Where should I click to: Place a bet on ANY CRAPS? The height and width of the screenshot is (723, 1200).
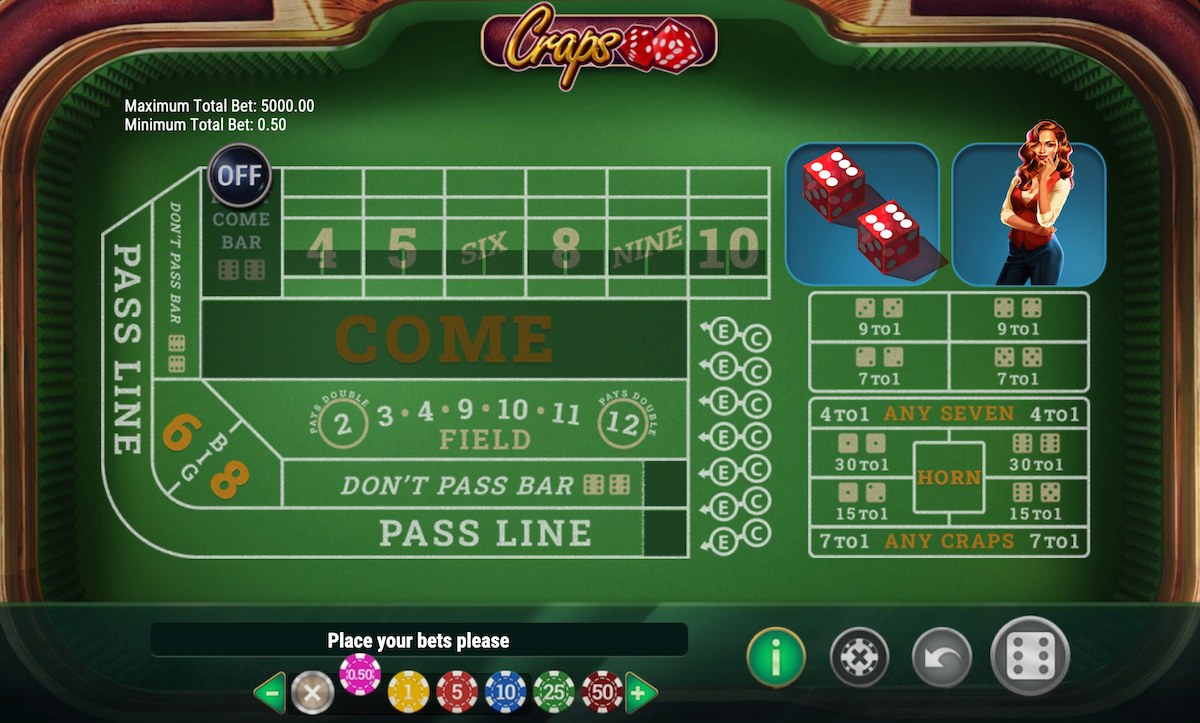pyautogui.click(x=948, y=541)
